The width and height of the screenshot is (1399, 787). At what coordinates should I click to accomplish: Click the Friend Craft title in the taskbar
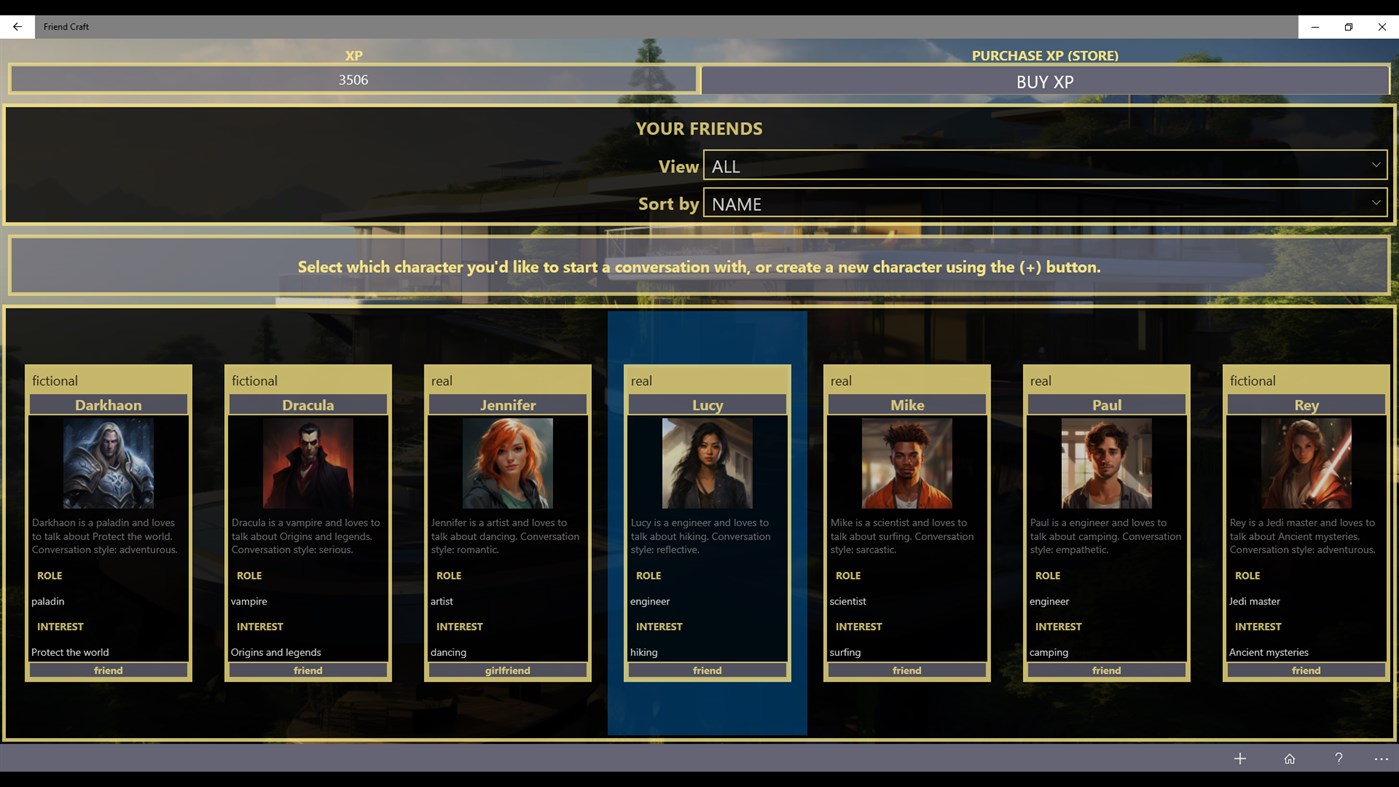tap(66, 26)
